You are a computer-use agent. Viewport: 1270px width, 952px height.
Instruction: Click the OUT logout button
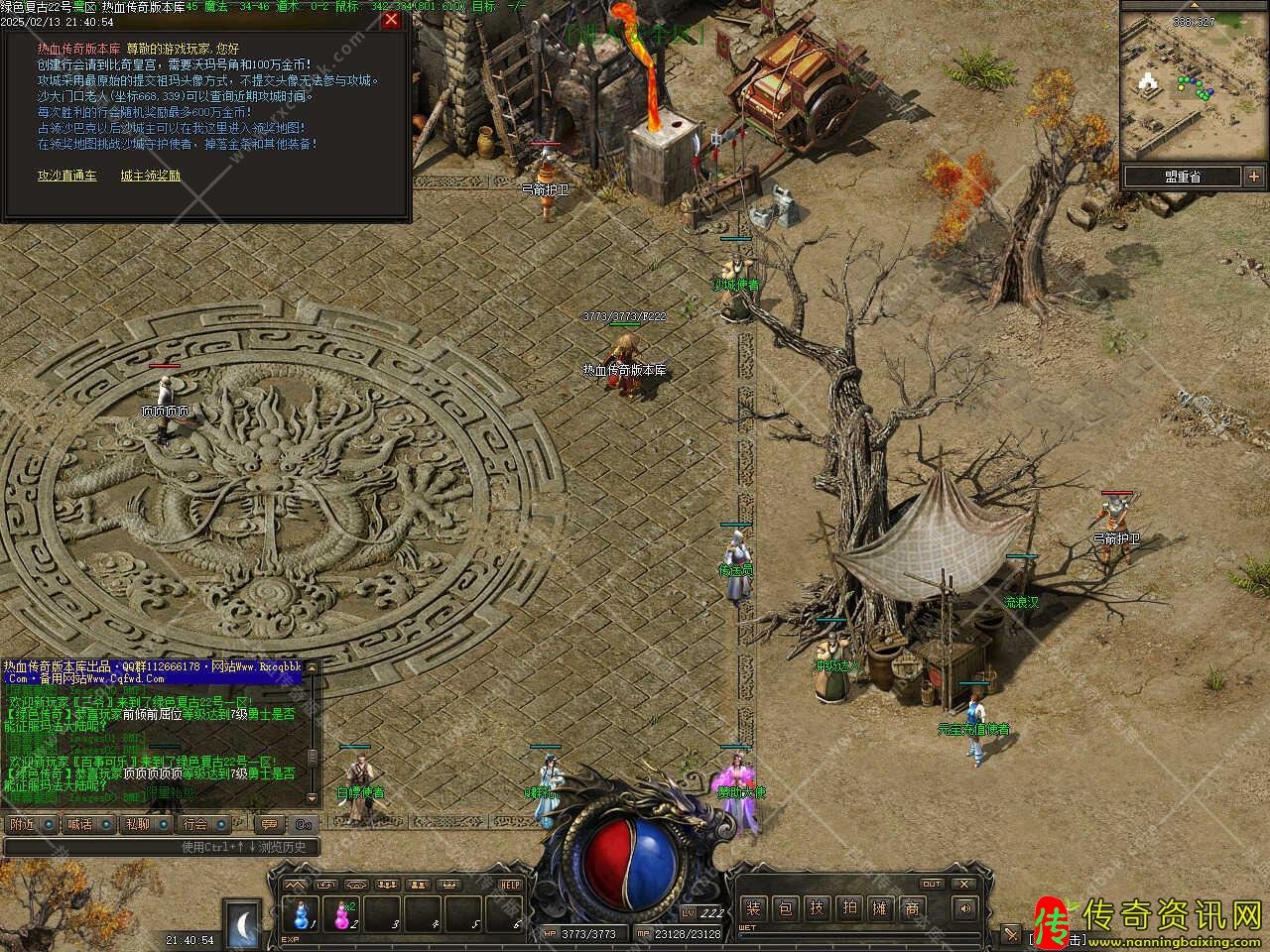[932, 884]
